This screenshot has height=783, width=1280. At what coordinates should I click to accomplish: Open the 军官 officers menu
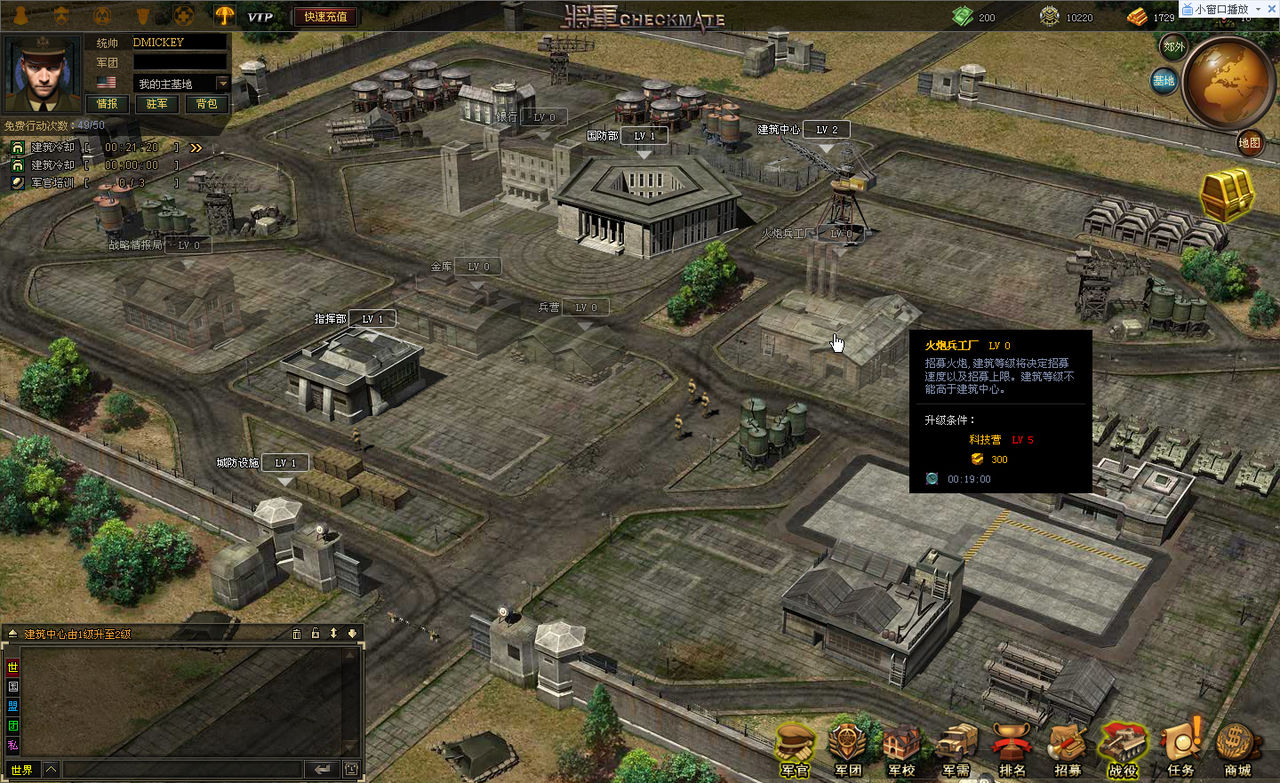click(x=795, y=751)
